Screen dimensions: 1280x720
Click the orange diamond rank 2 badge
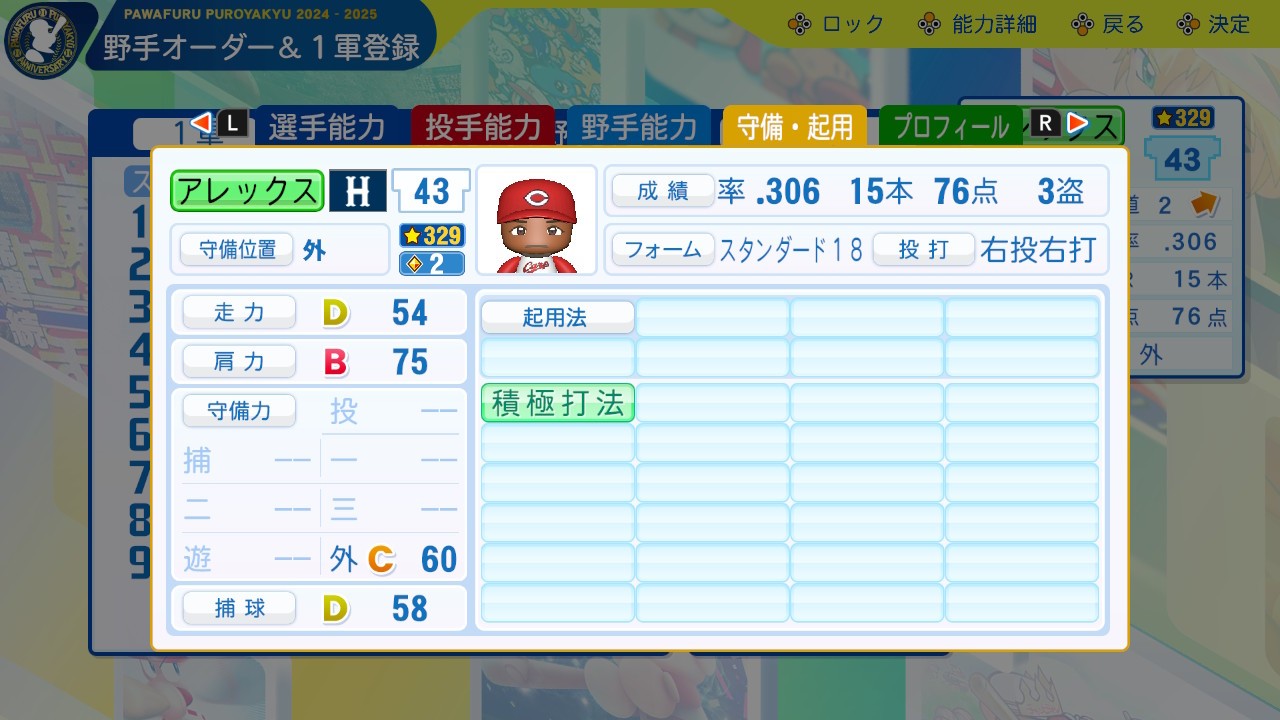(431, 261)
